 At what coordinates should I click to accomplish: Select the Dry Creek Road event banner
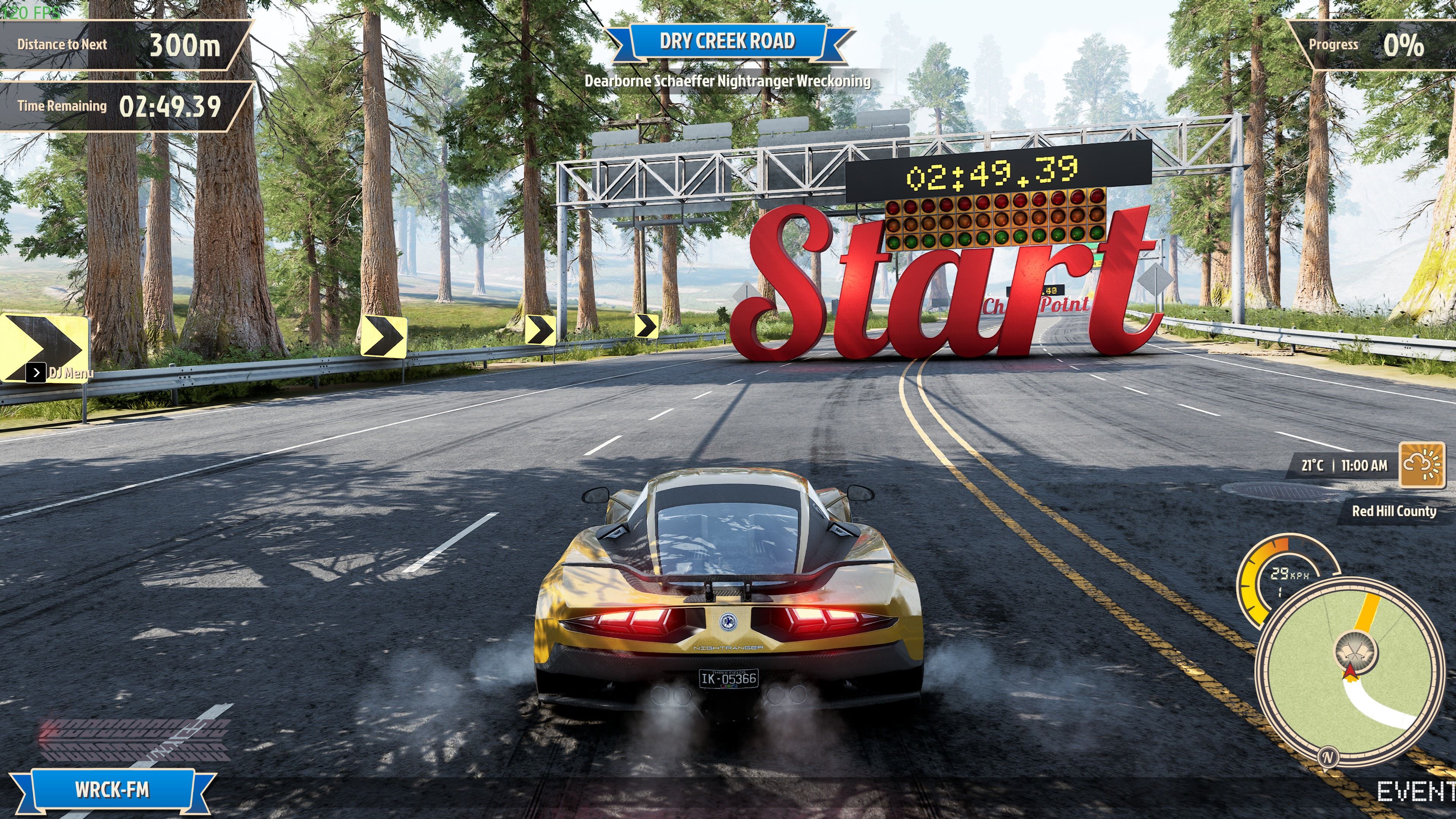click(728, 41)
